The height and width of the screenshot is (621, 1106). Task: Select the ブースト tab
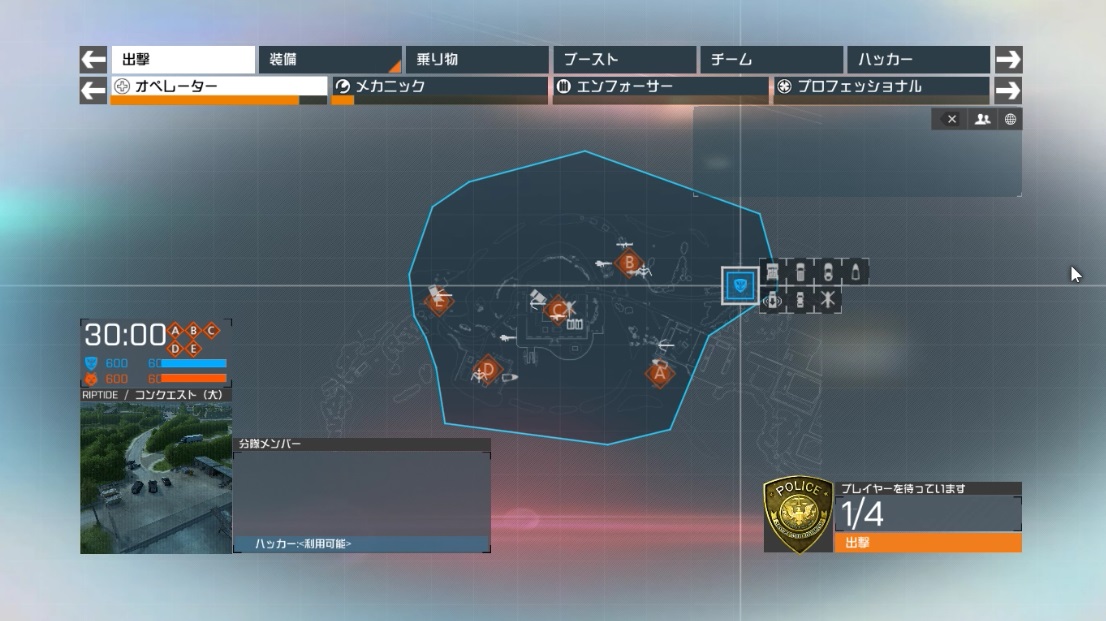[622, 60]
